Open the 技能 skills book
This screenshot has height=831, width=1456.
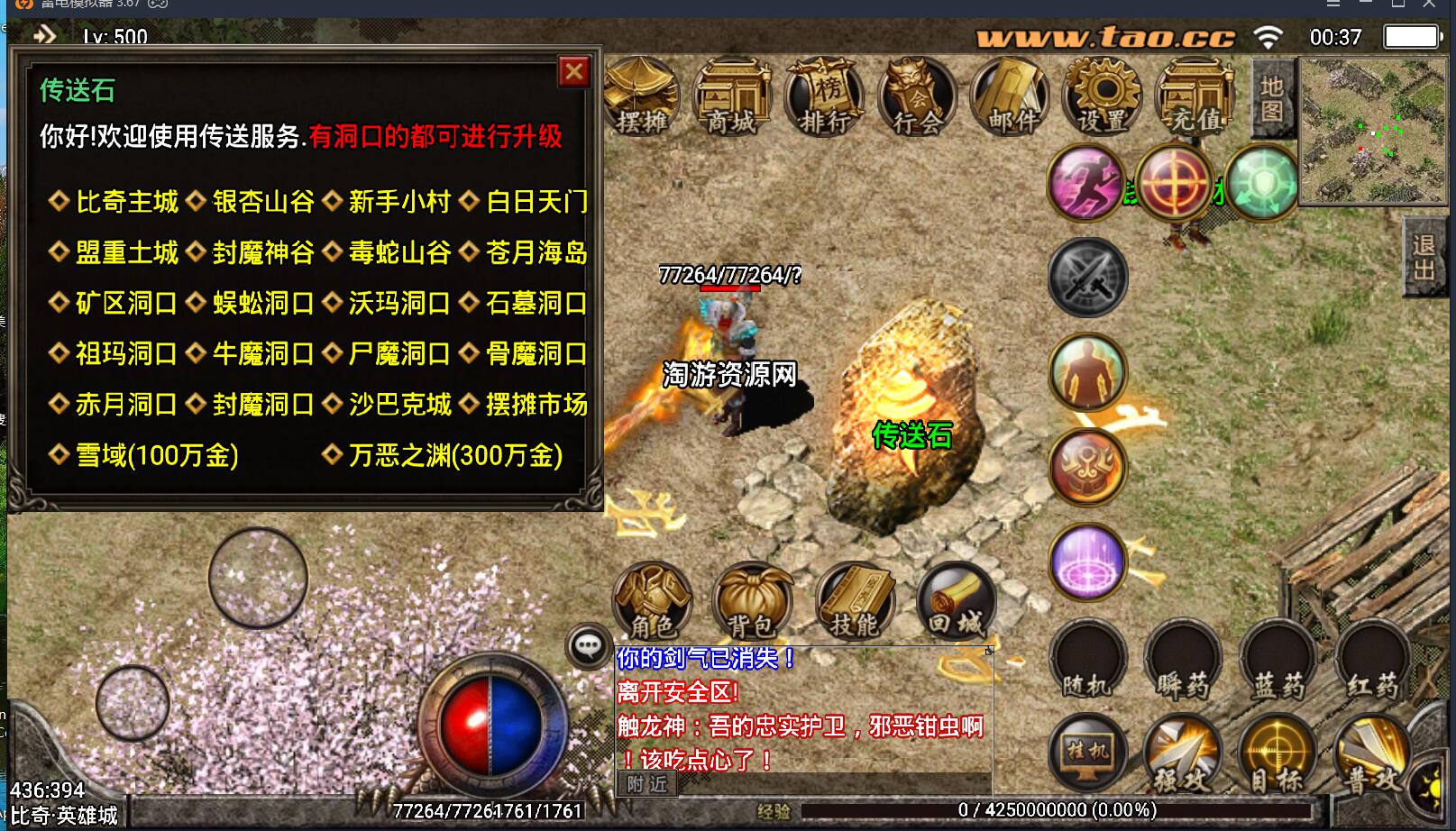point(854,601)
